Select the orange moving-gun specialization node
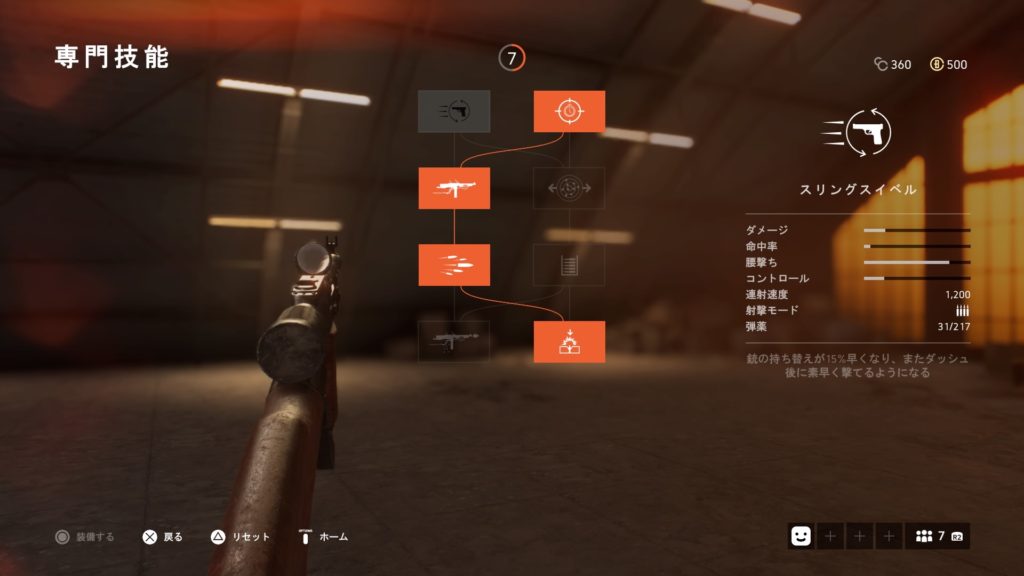The width and height of the screenshot is (1024, 576). 454,188
